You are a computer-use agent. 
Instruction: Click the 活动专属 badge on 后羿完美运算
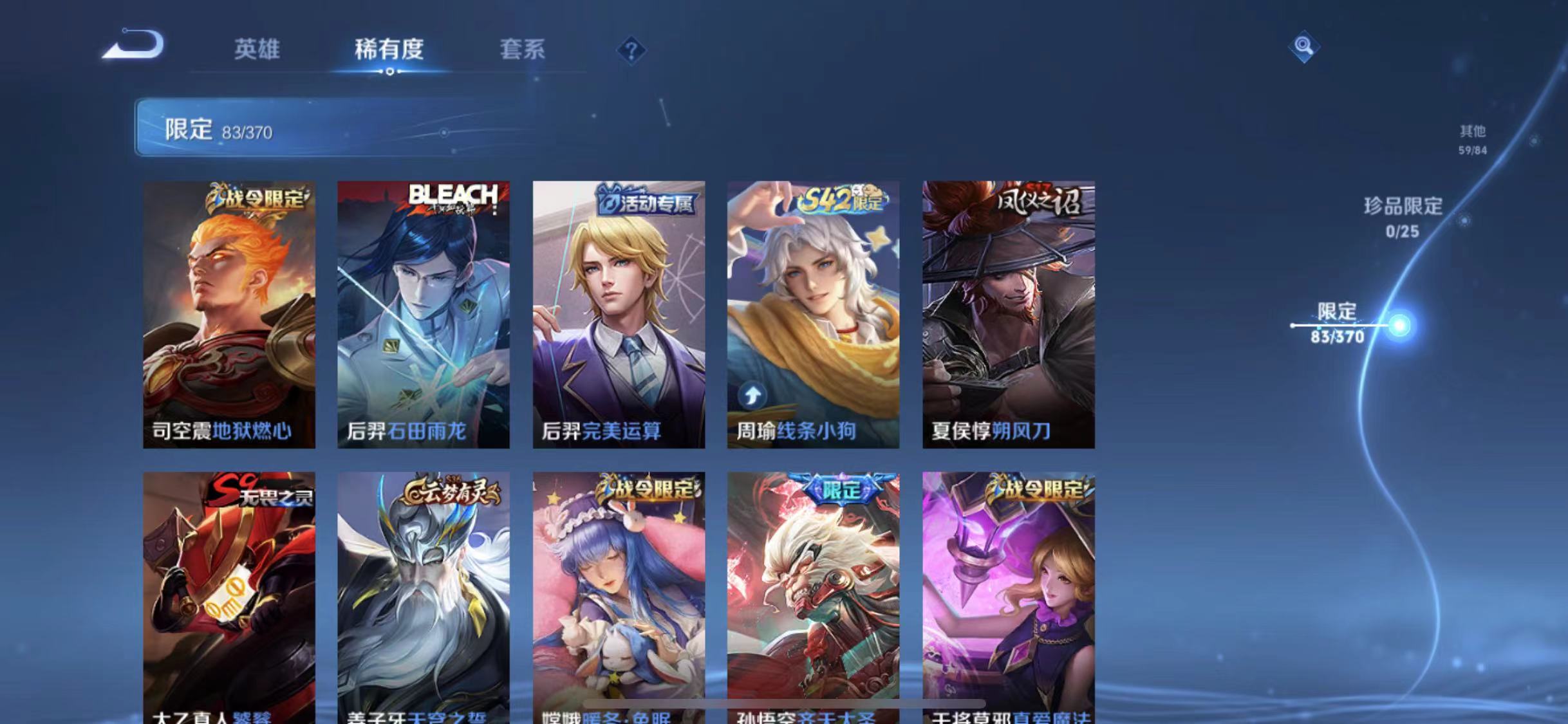pos(644,203)
